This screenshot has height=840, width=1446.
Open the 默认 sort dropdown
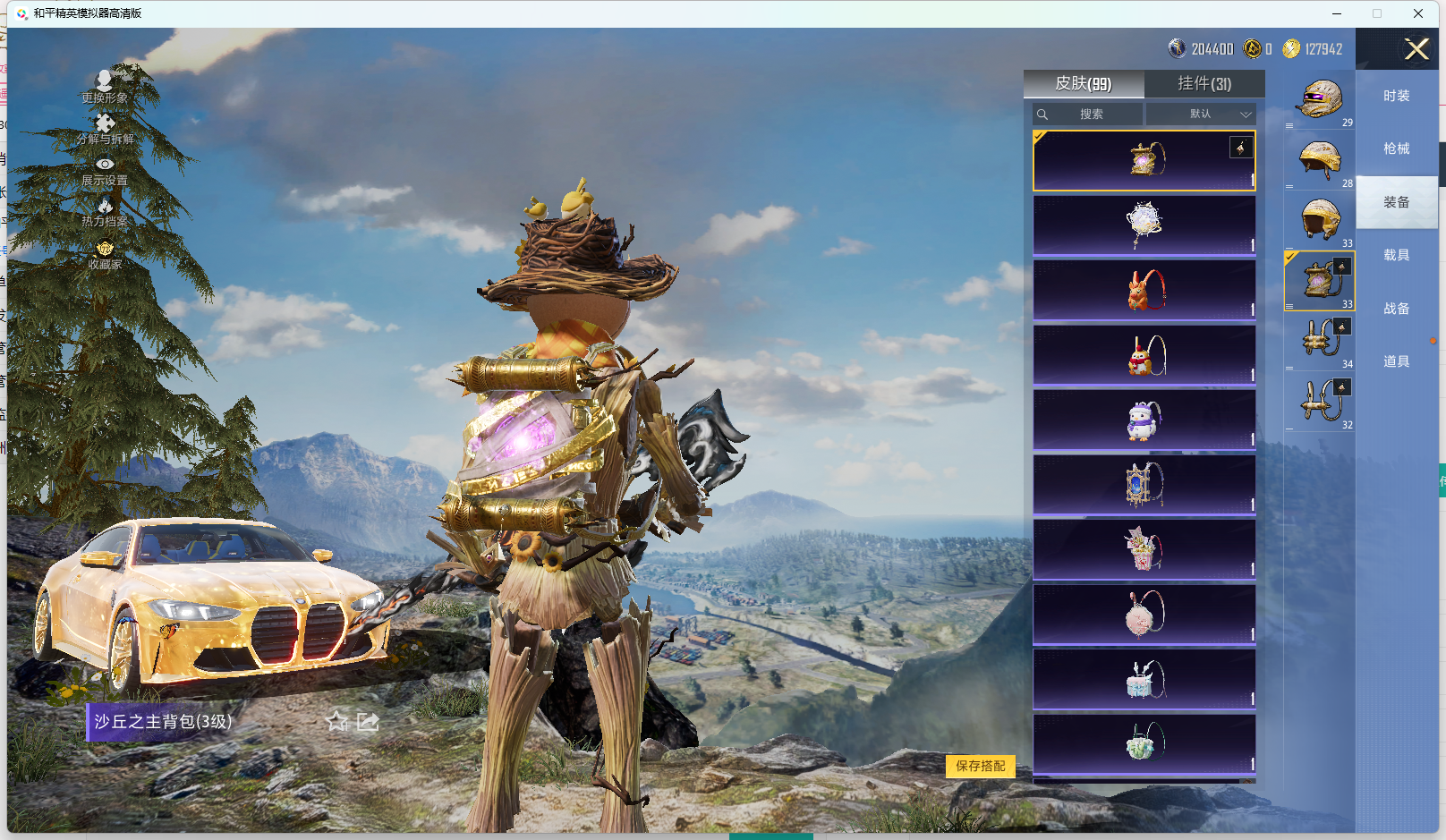[1202, 115]
